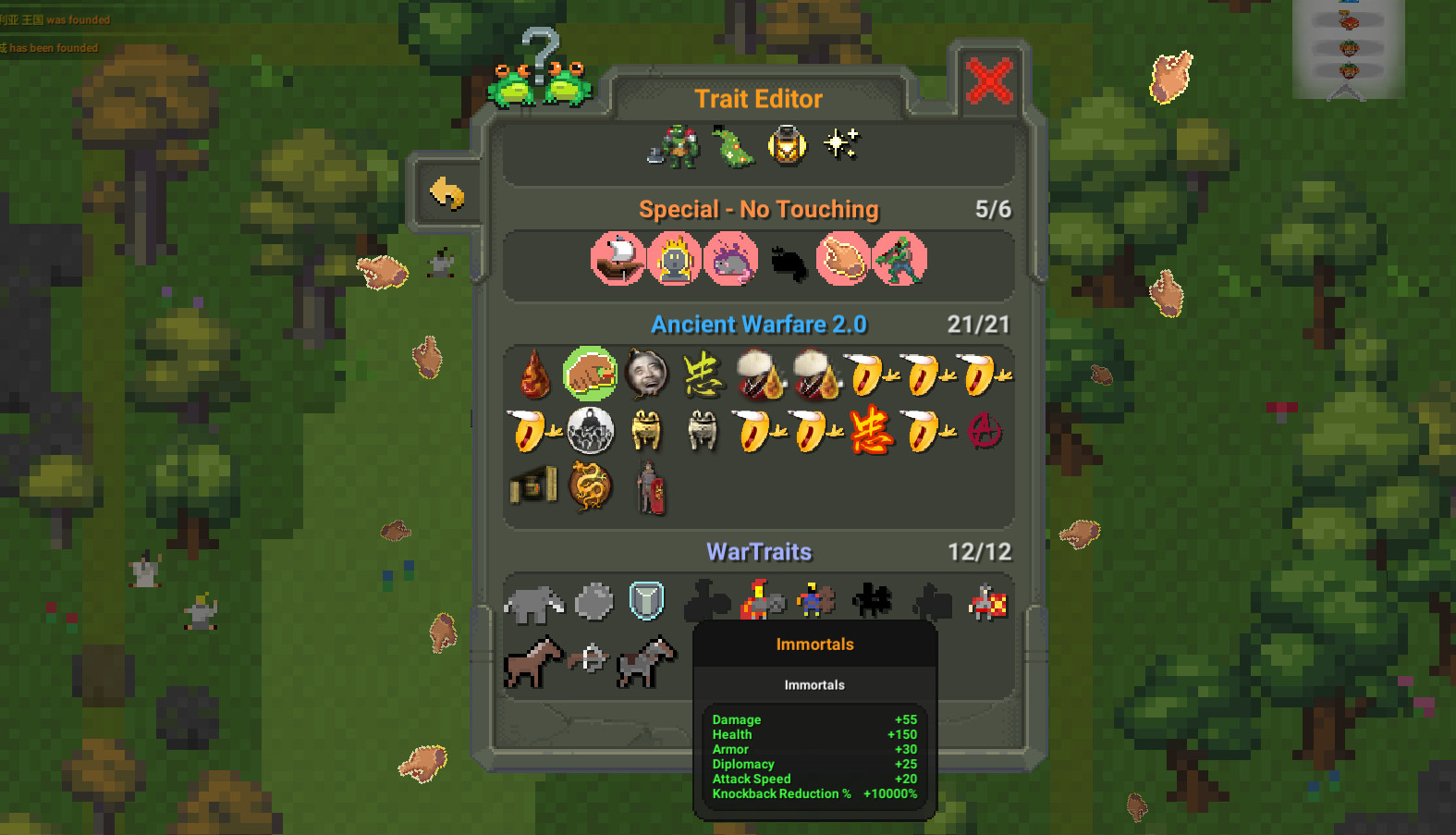Collapse the Ancient Warfare 2.0 section
Screen dimensions: 1456x835
click(758, 325)
